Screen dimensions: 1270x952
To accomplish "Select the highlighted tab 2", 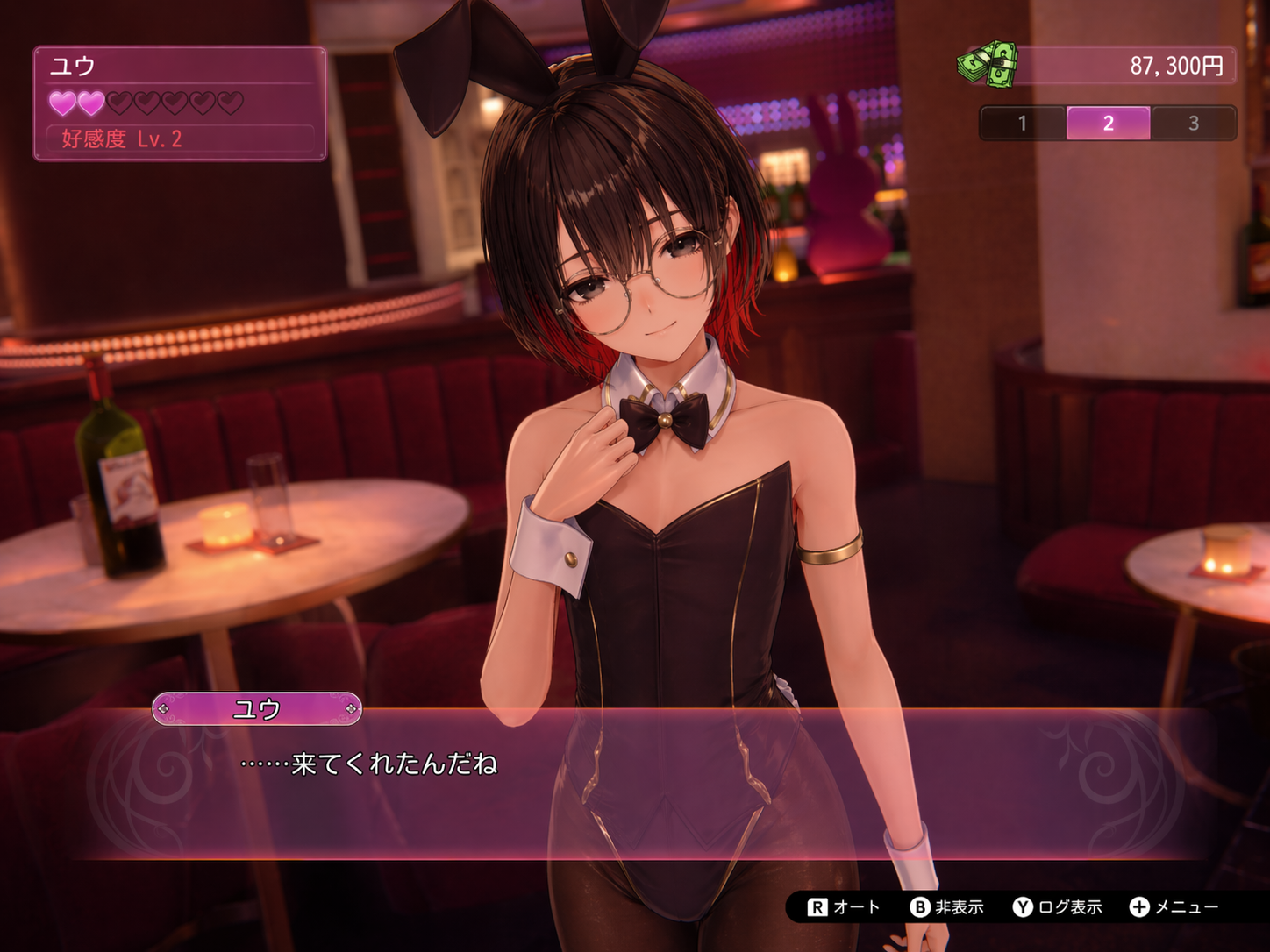I will point(1108,124).
